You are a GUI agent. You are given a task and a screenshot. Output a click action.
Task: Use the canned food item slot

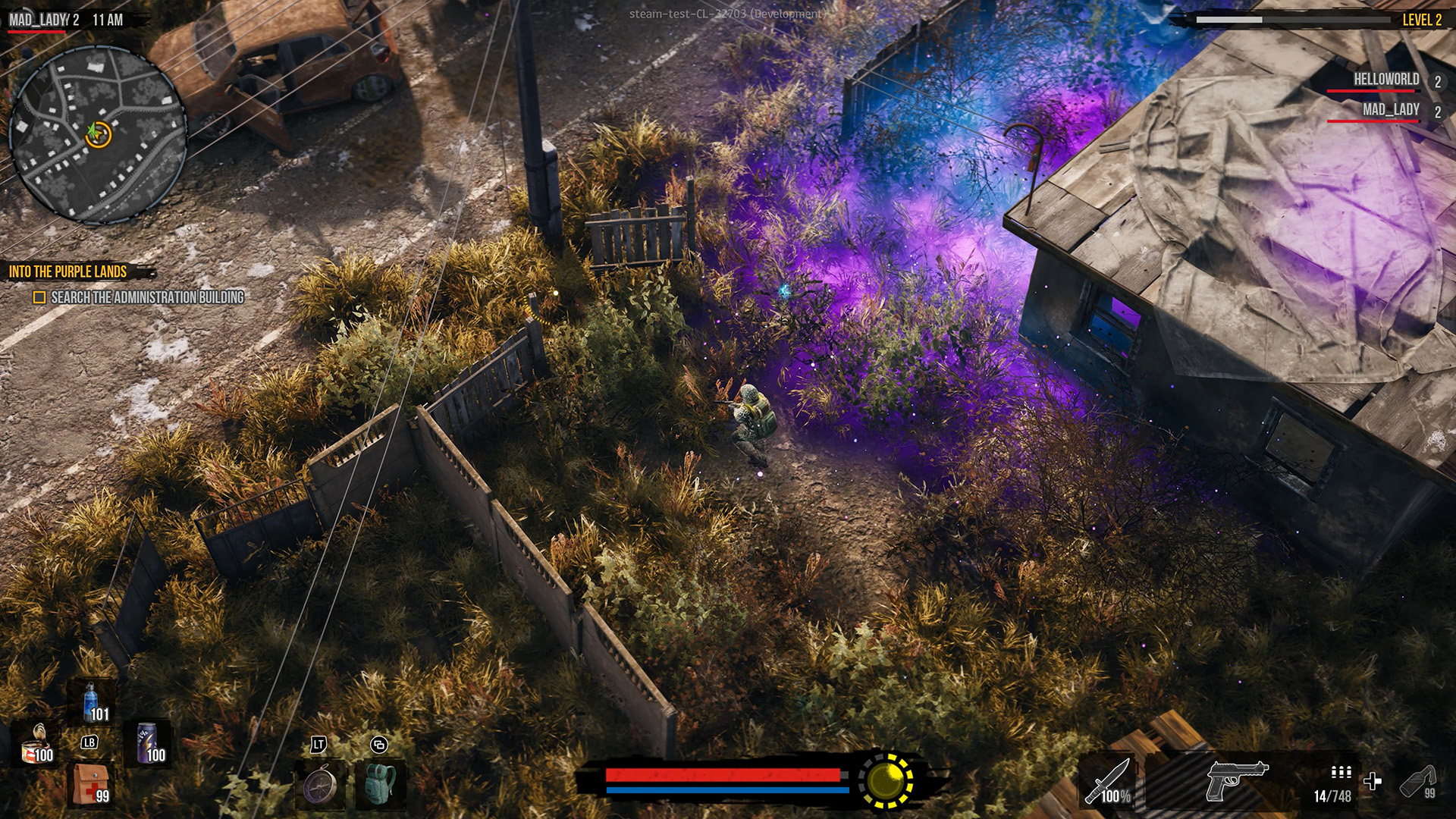[x=36, y=744]
